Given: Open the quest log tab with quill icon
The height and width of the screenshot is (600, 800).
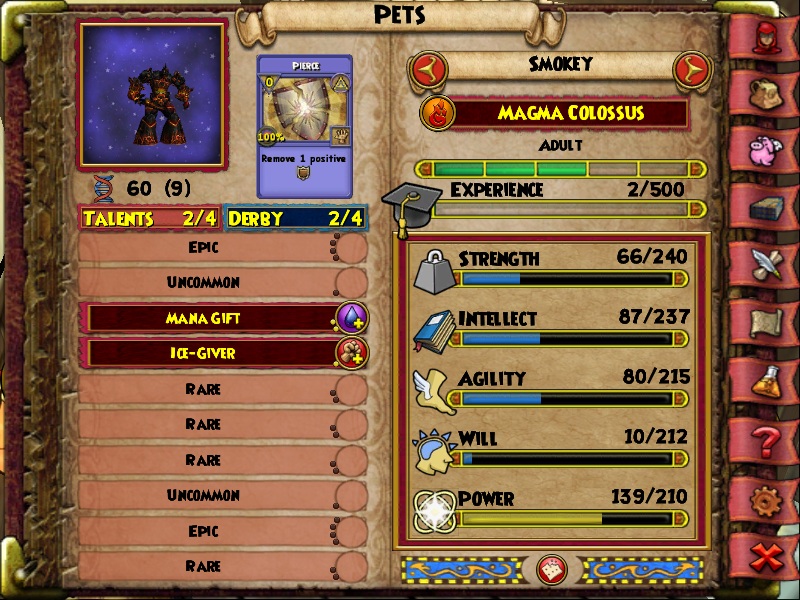Looking at the screenshot, I should [x=767, y=263].
